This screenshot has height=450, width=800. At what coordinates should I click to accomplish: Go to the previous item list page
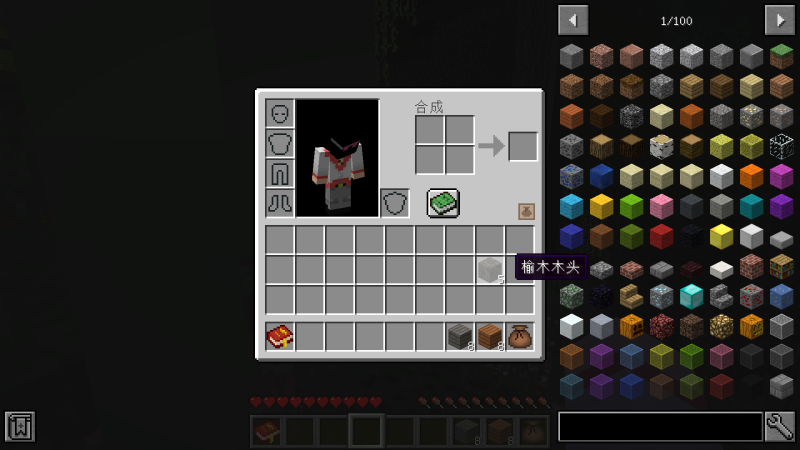click(573, 20)
